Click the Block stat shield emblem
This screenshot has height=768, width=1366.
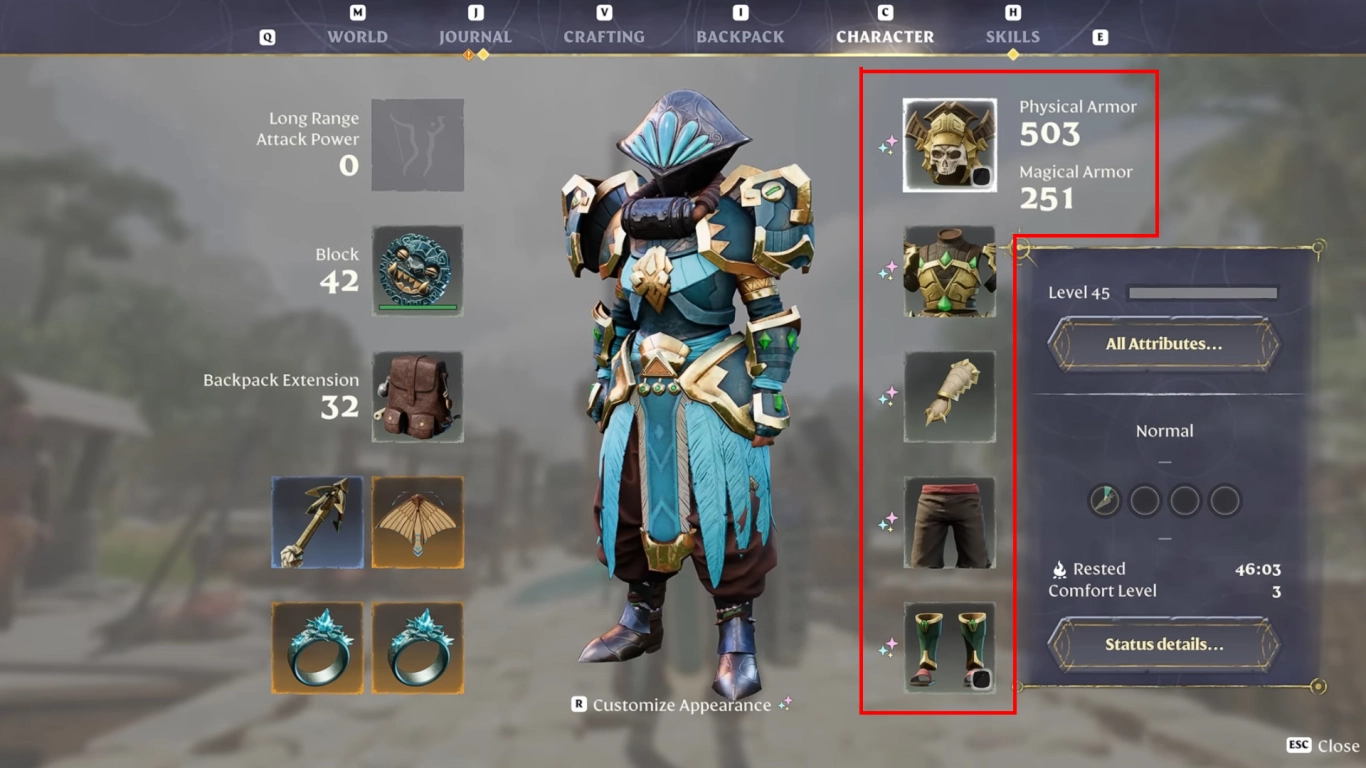417,270
